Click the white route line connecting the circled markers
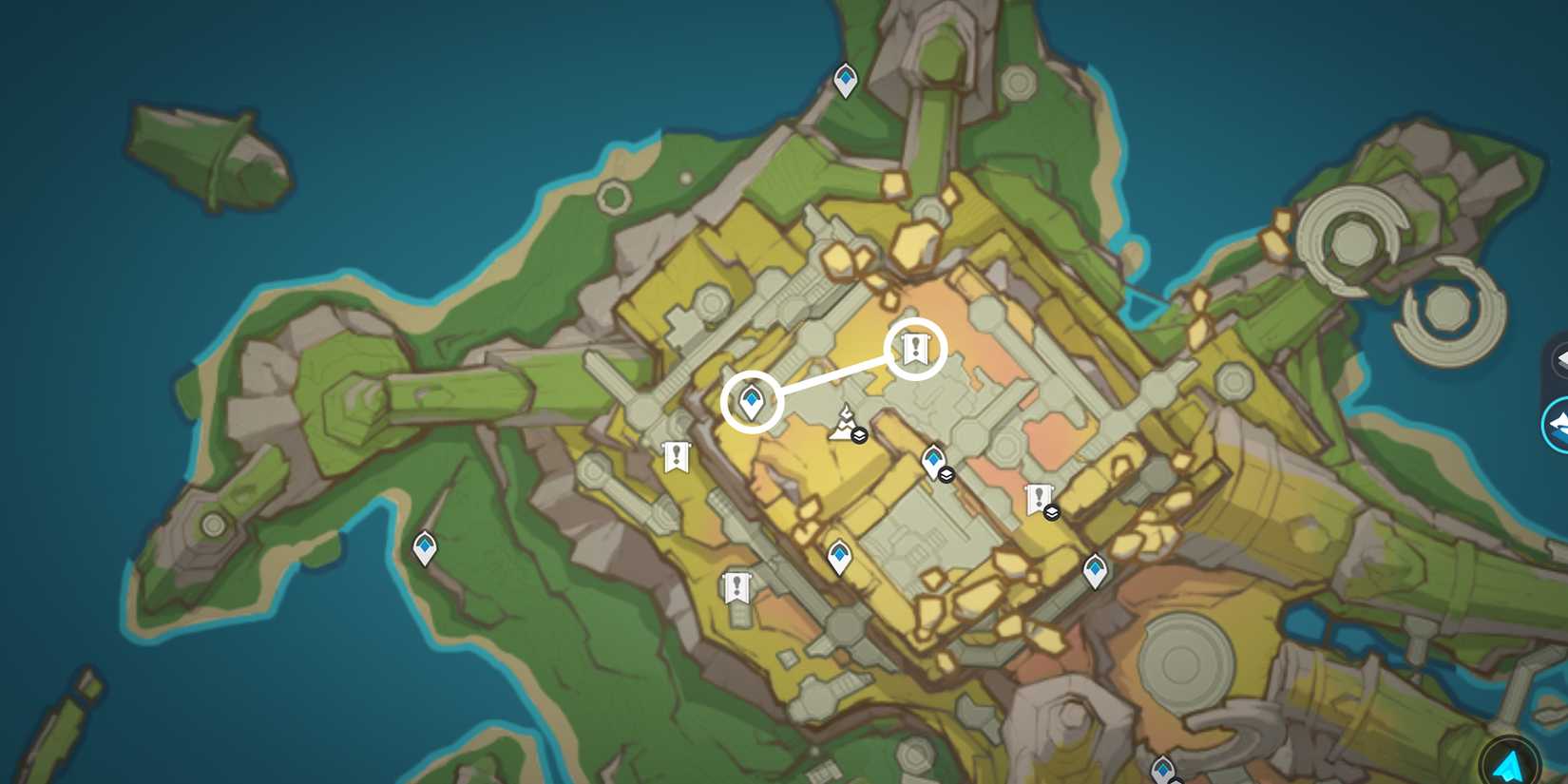 [834, 374]
